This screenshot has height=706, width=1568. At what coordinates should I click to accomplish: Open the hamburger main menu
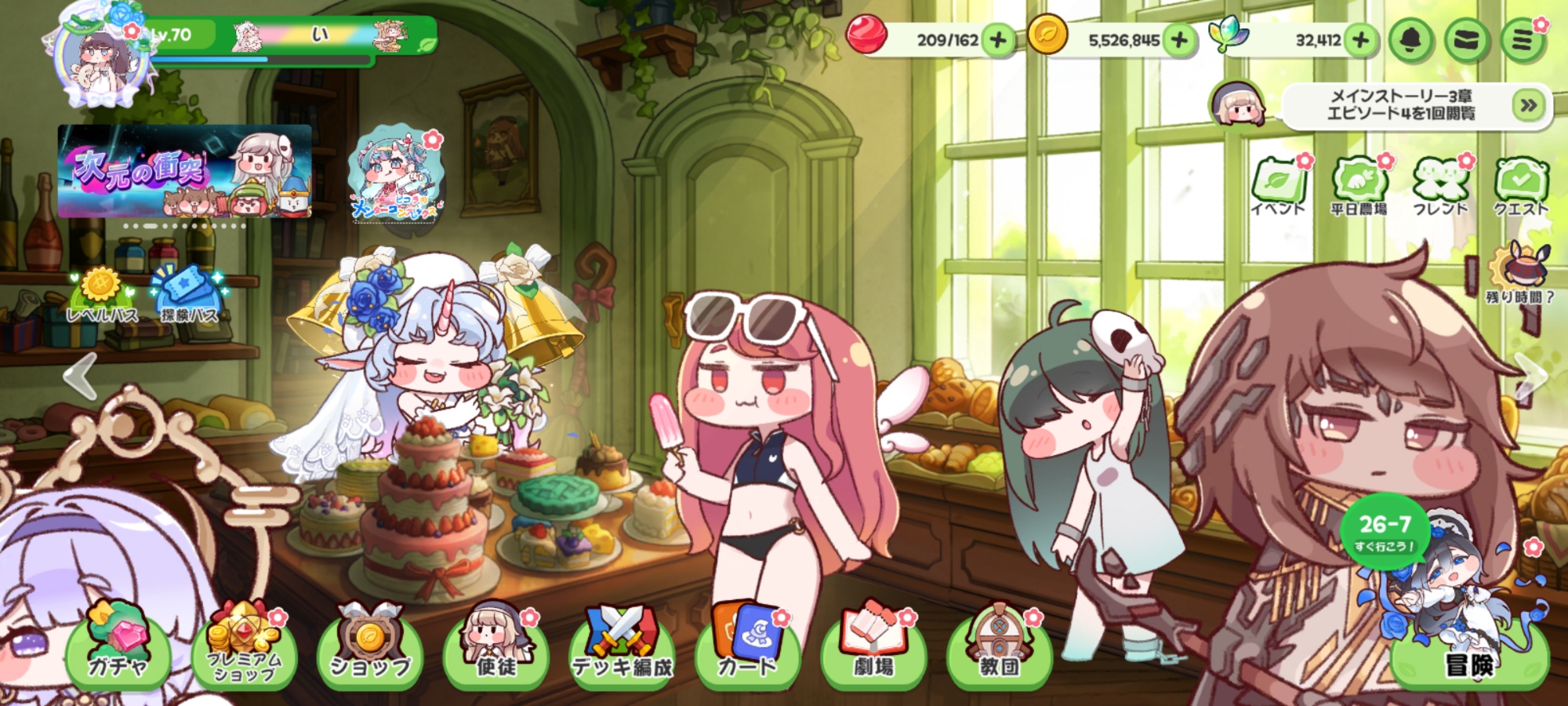1523,40
